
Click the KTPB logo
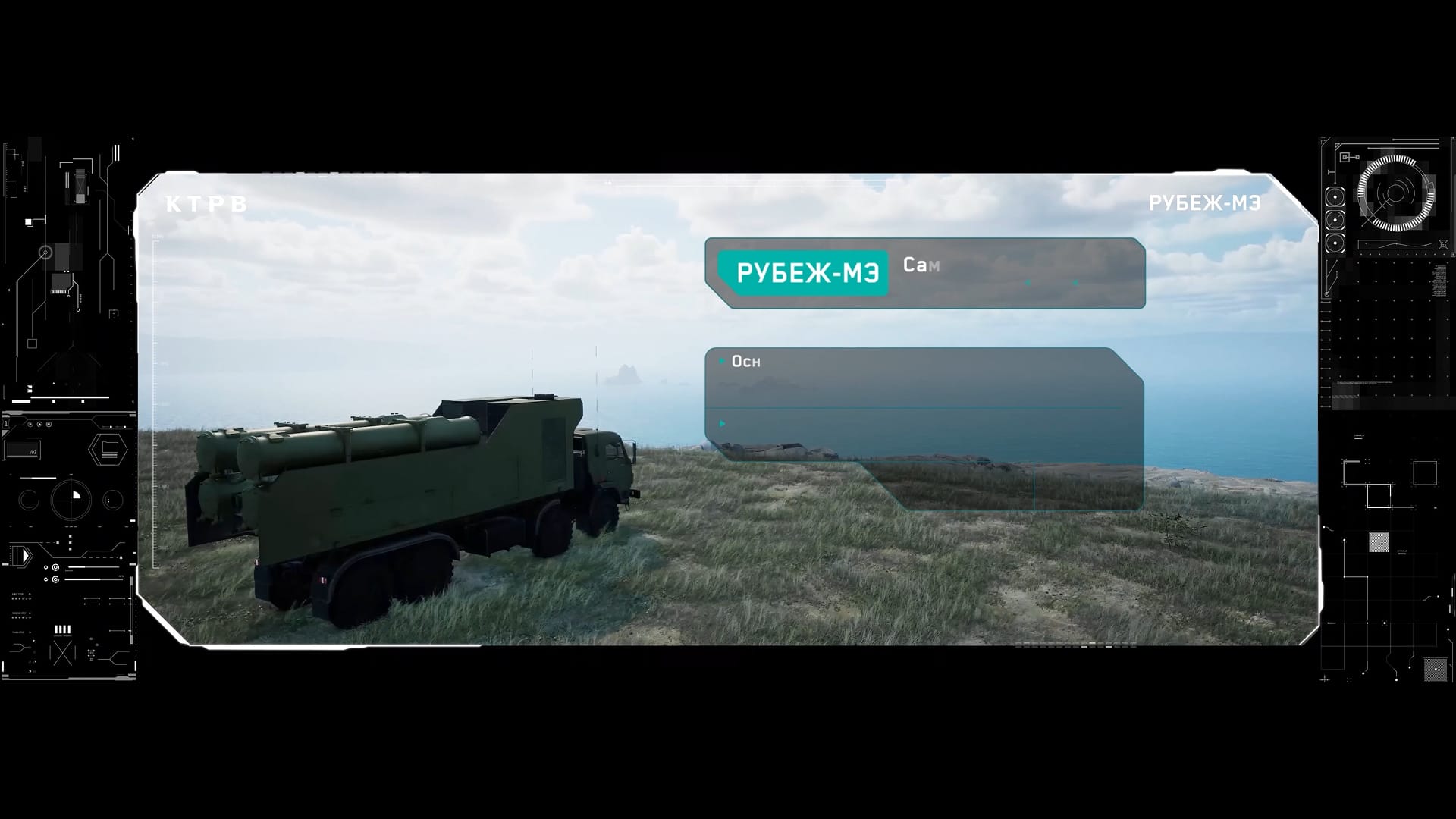[205, 201]
